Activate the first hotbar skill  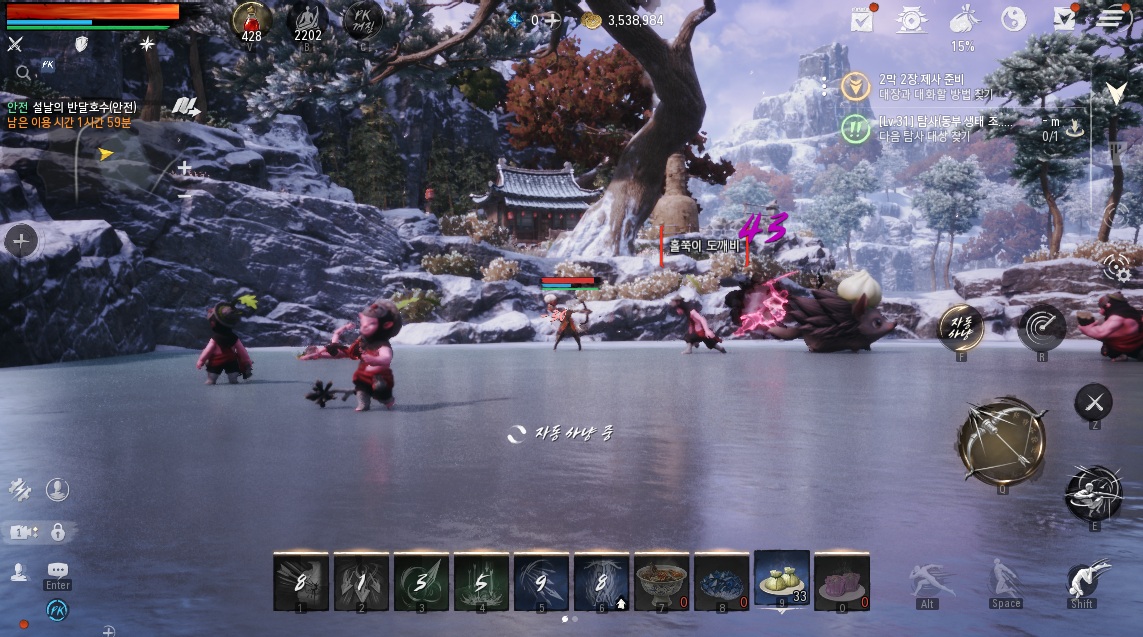tap(301, 581)
